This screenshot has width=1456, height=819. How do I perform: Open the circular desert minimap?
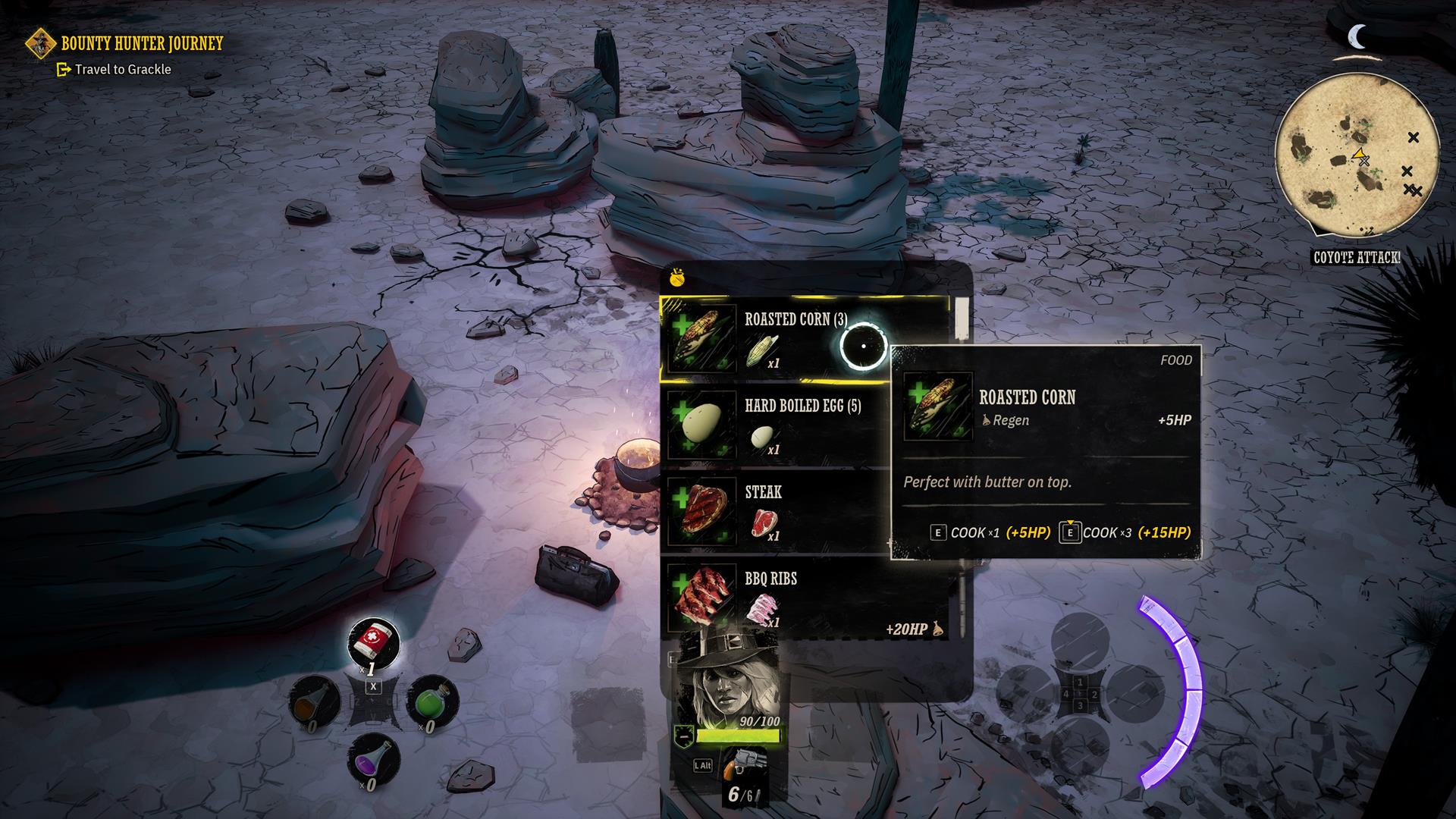click(1356, 157)
